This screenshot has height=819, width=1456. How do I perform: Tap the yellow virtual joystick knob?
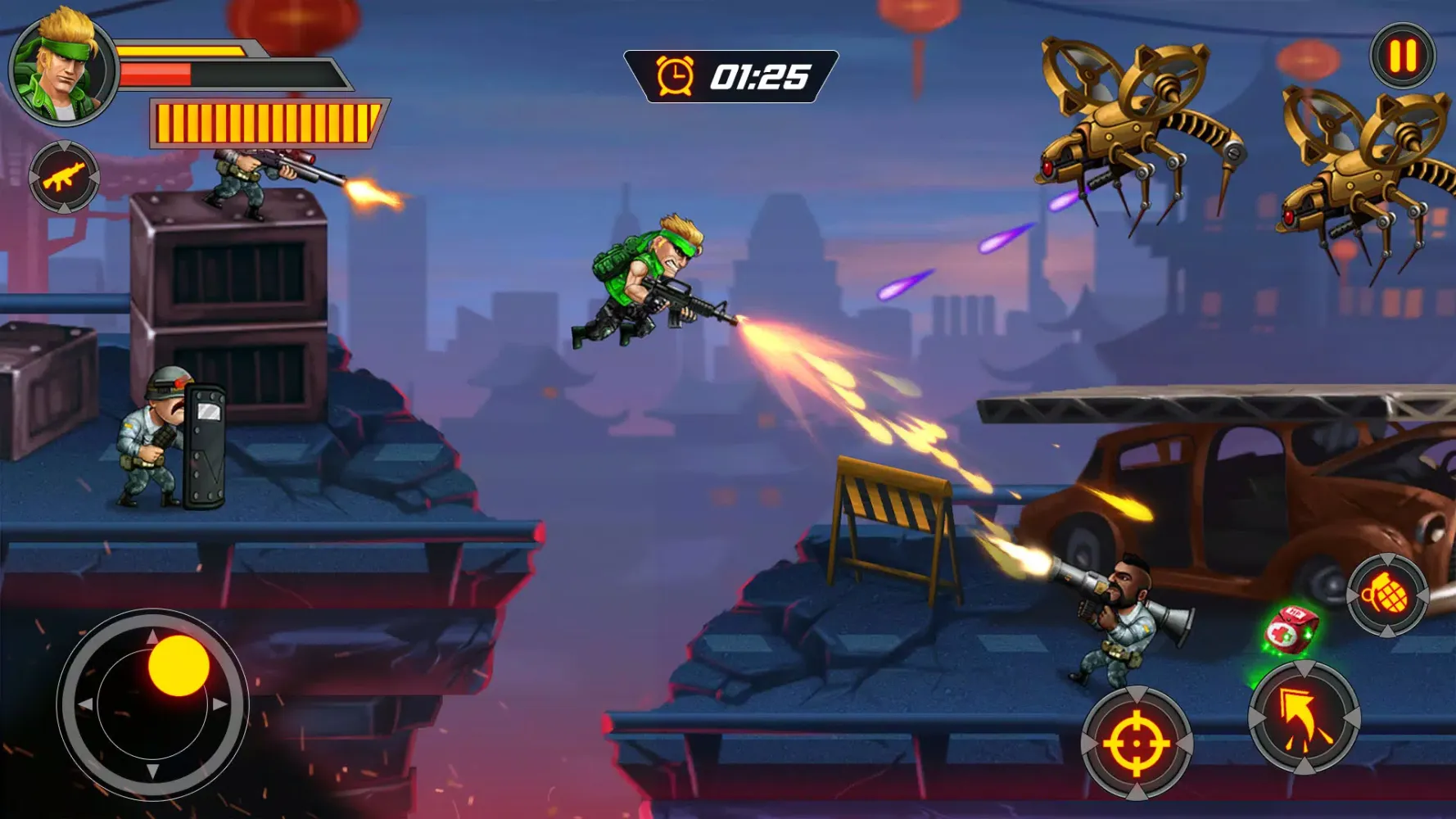179,665
